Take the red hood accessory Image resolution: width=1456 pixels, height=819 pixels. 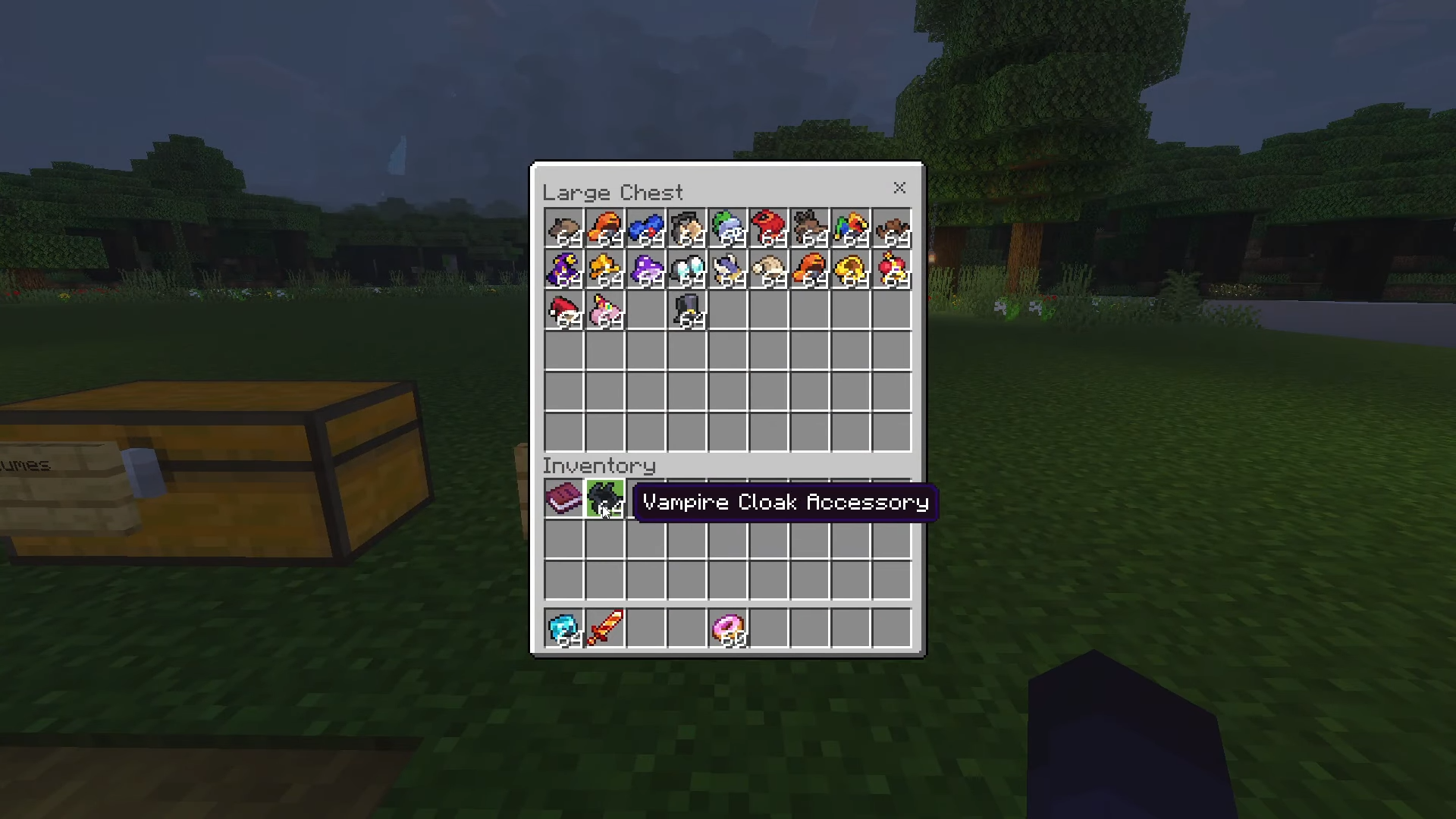[x=769, y=228]
